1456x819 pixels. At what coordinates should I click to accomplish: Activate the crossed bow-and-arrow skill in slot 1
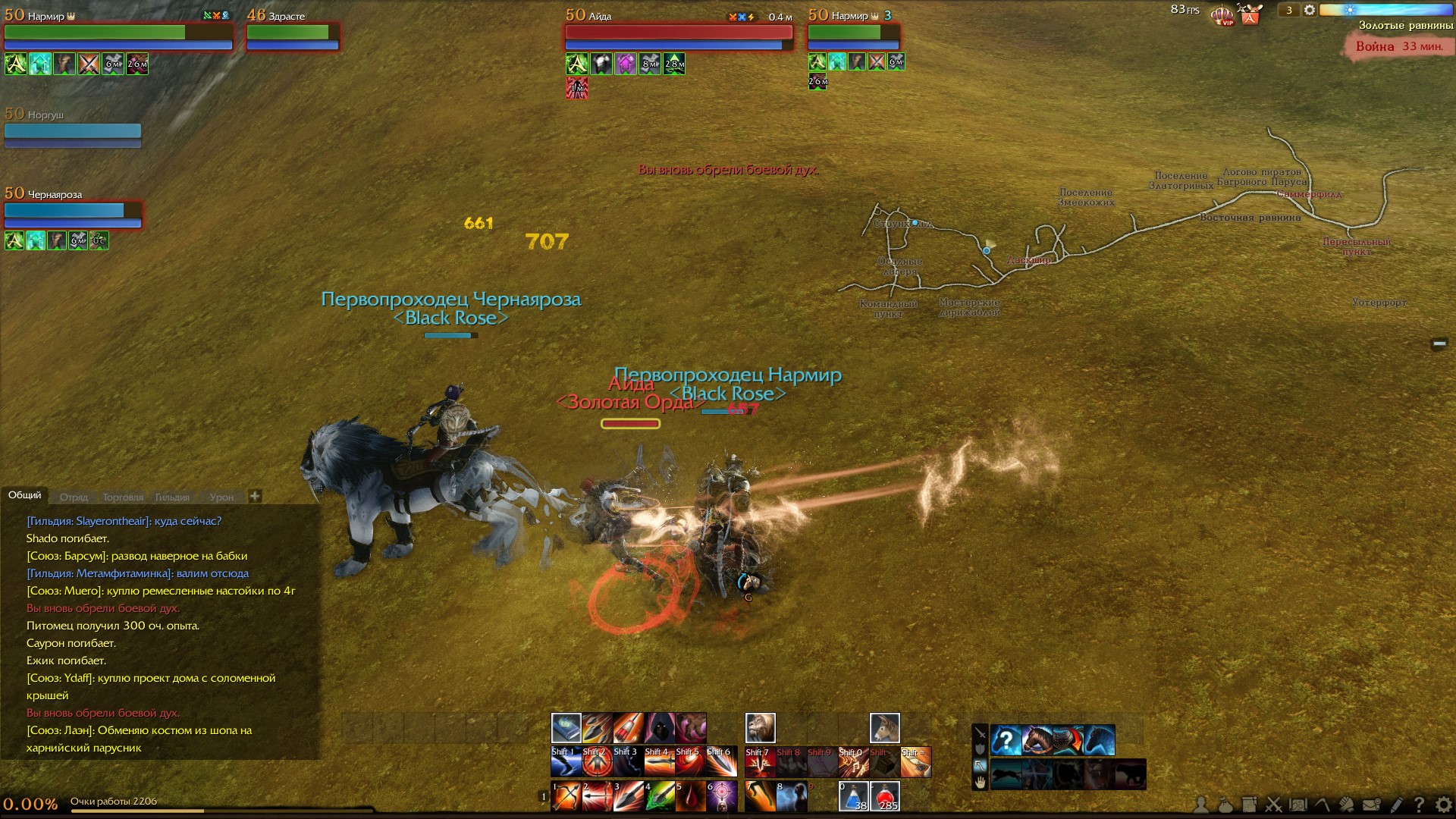566,796
